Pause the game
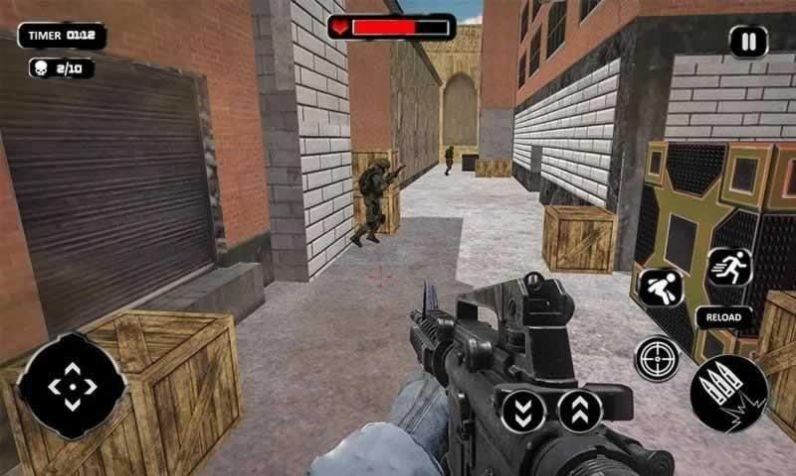Screen dimensions: 796x476 (x=748, y=42)
